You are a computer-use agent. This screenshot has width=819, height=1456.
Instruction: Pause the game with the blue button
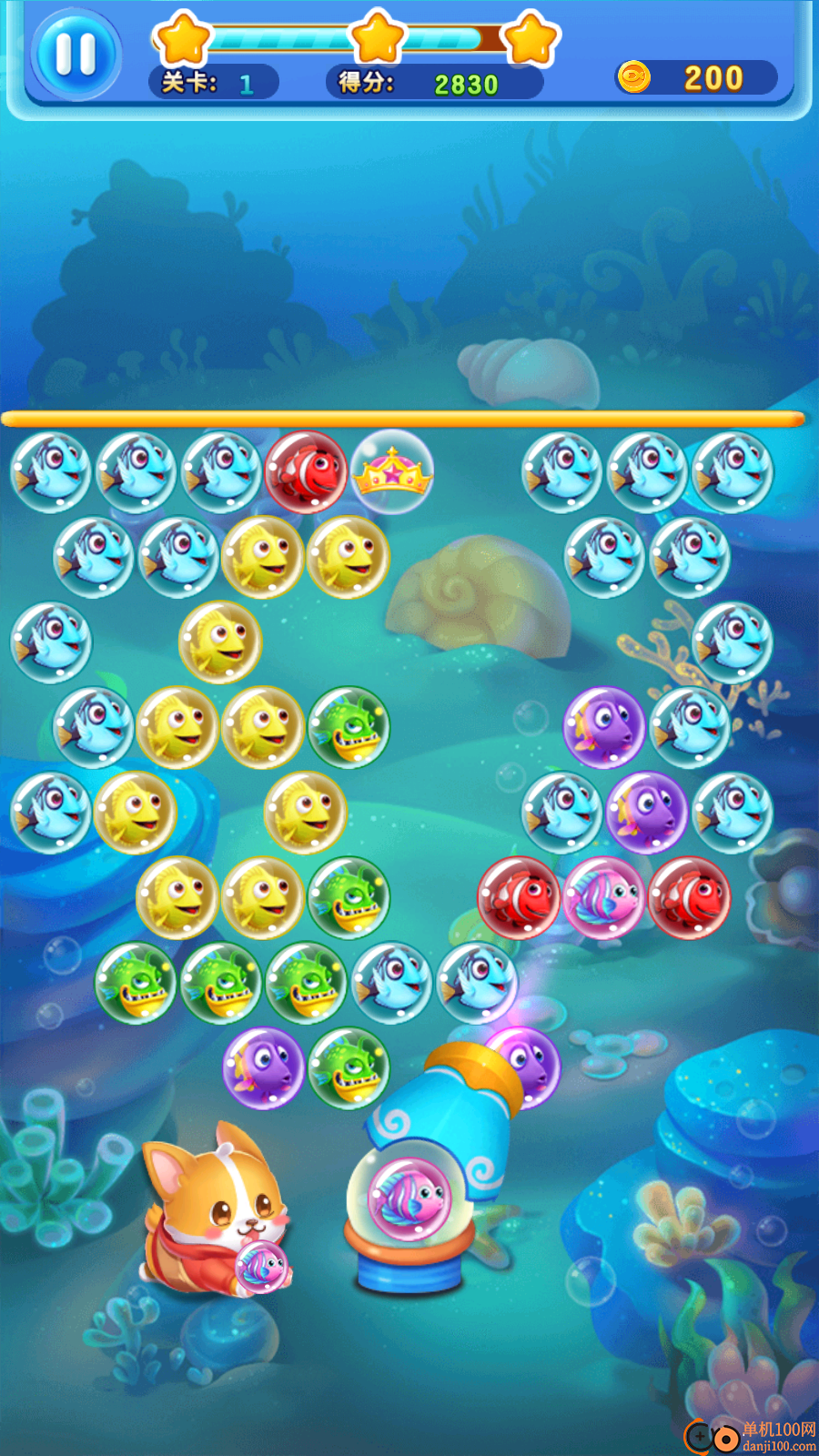[76, 55]
